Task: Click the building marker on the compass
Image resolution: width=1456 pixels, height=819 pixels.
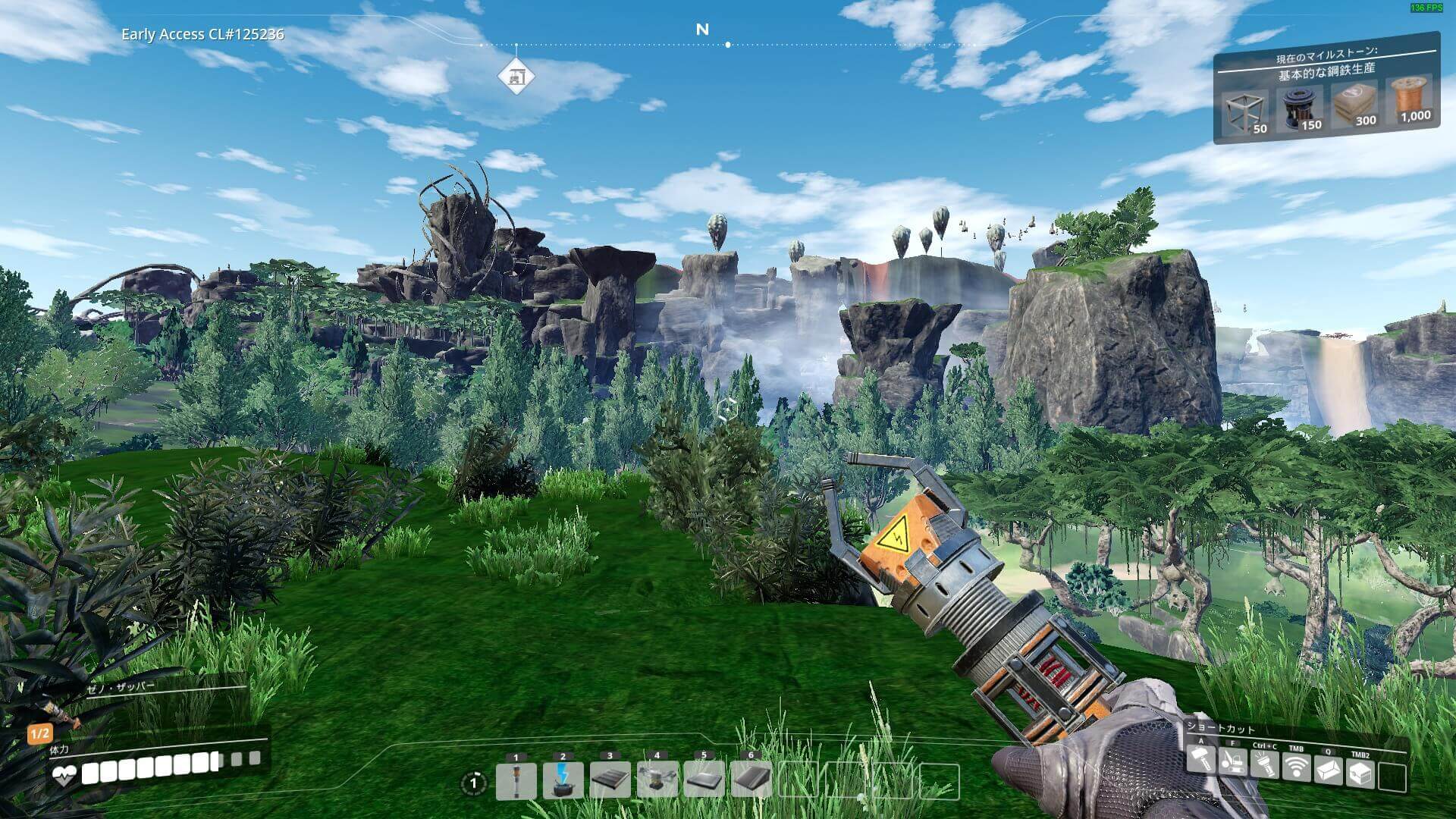Action: [516, 77]
